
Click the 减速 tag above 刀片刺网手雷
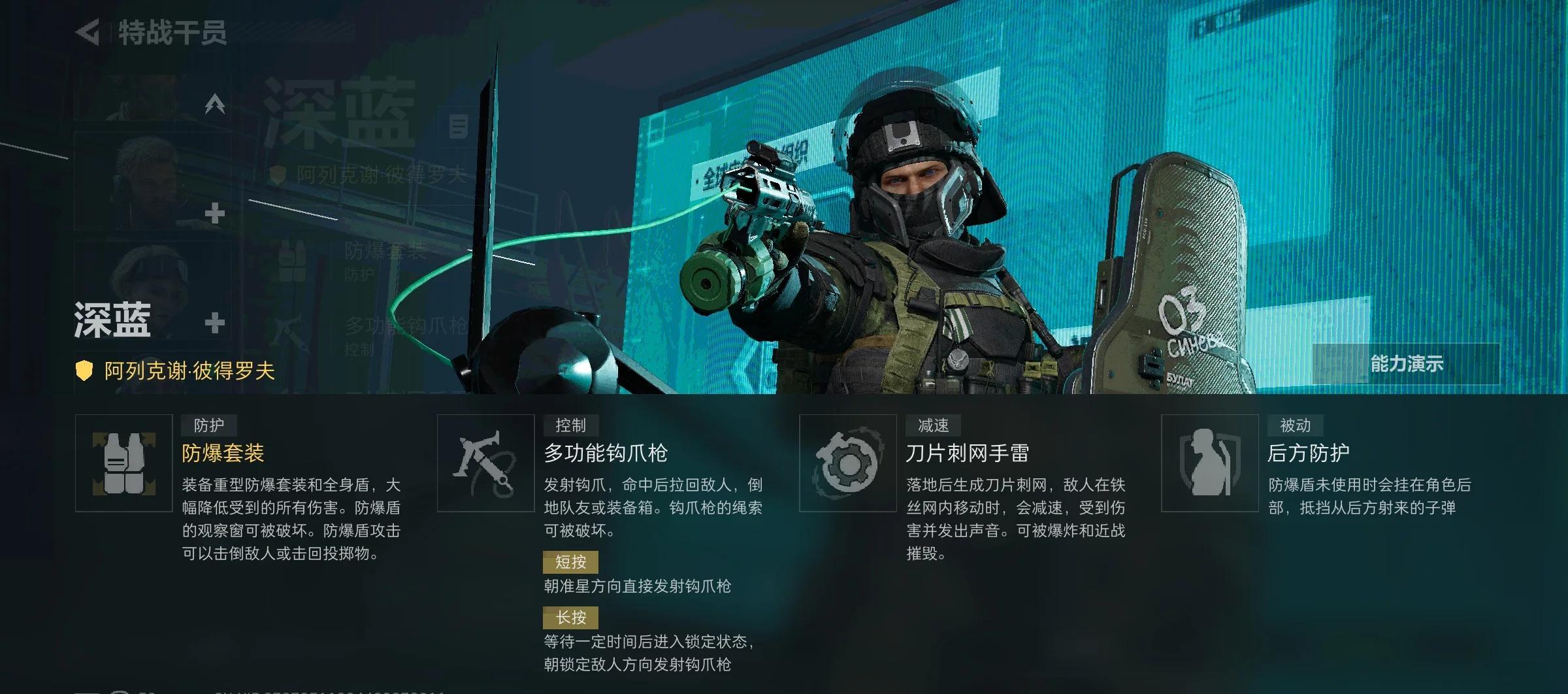934,425
